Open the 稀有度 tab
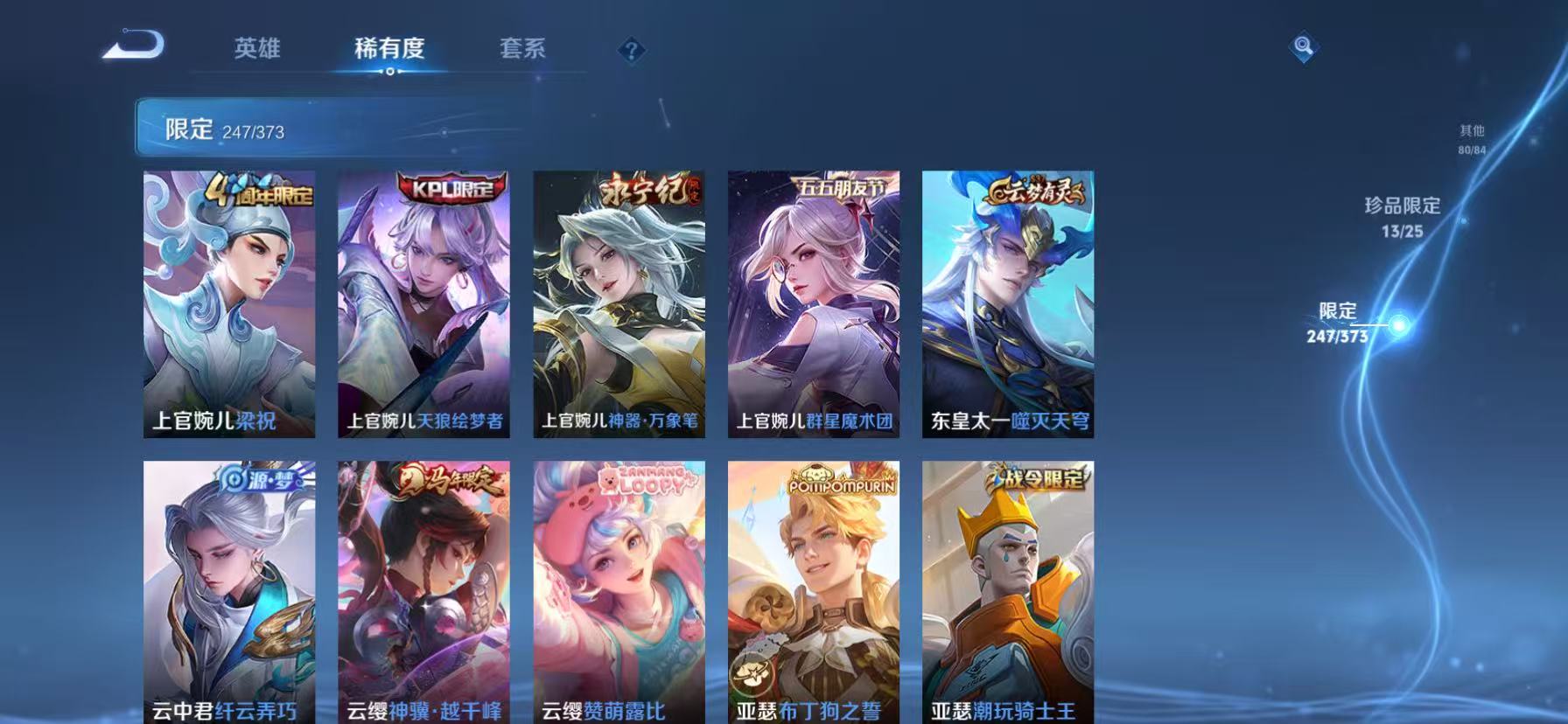Viewport: 1568px width, 724px height. pos(390,50)
